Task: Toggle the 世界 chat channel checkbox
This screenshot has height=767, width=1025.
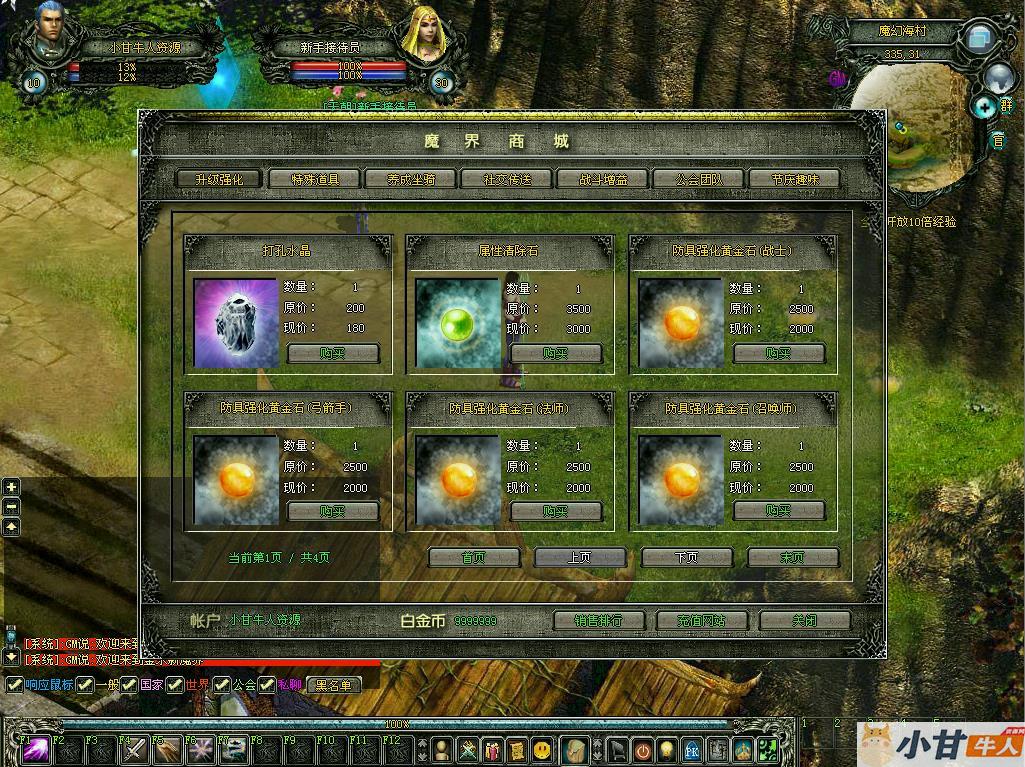Action: pos(175,685)
